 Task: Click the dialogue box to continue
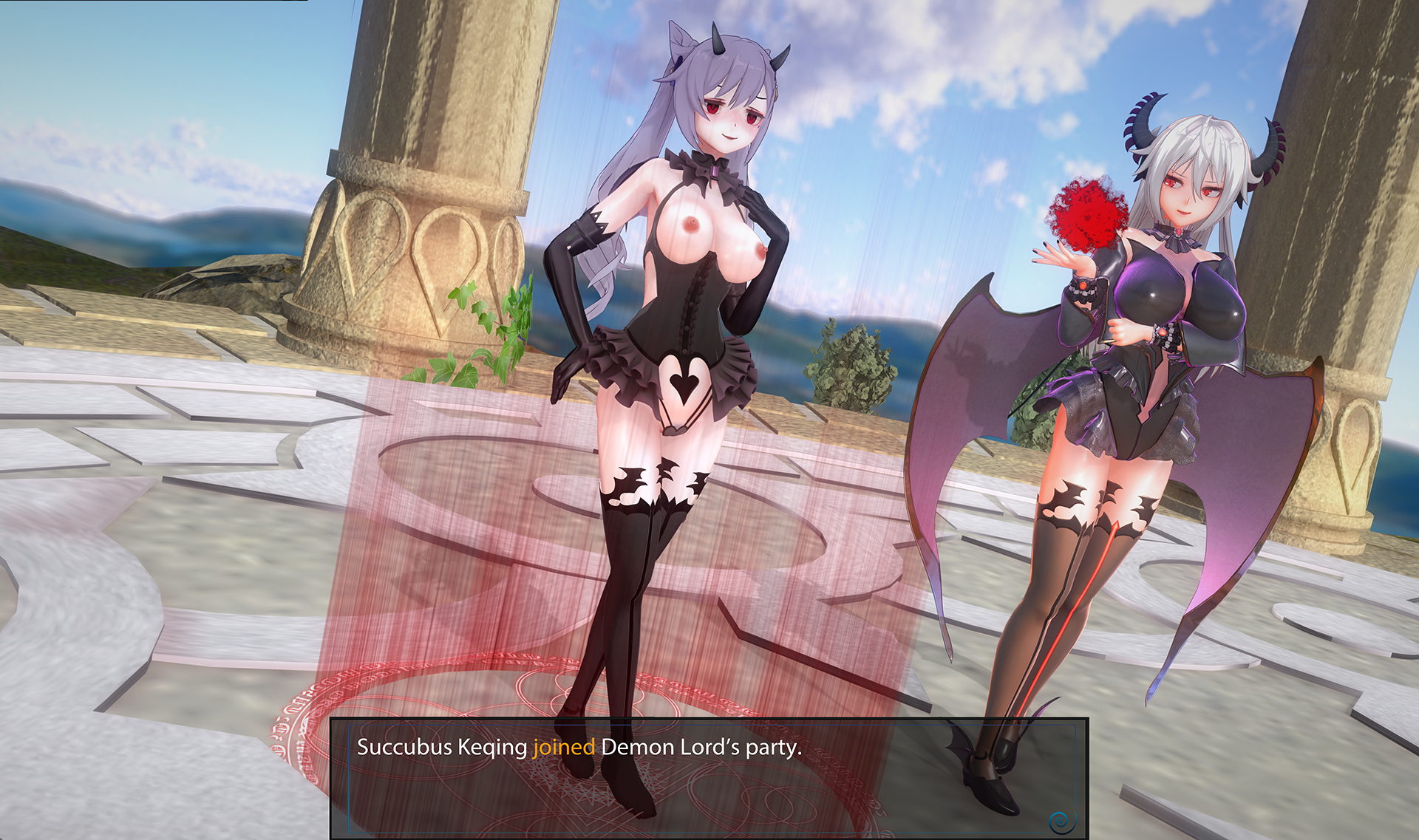[708, 777]
